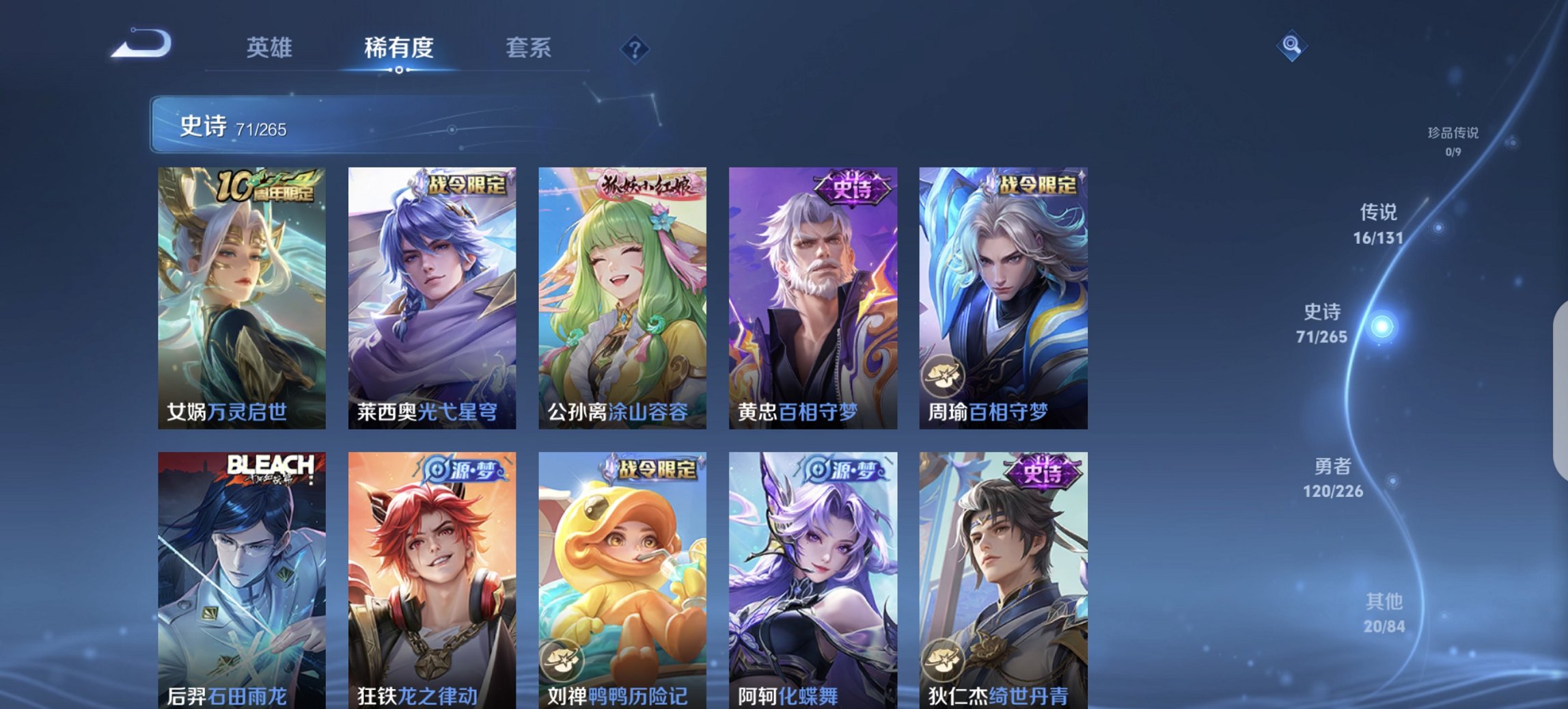Switch to the 英雄 tab
This screenshot has width=1568, height=709.
[x=271, y=48]
